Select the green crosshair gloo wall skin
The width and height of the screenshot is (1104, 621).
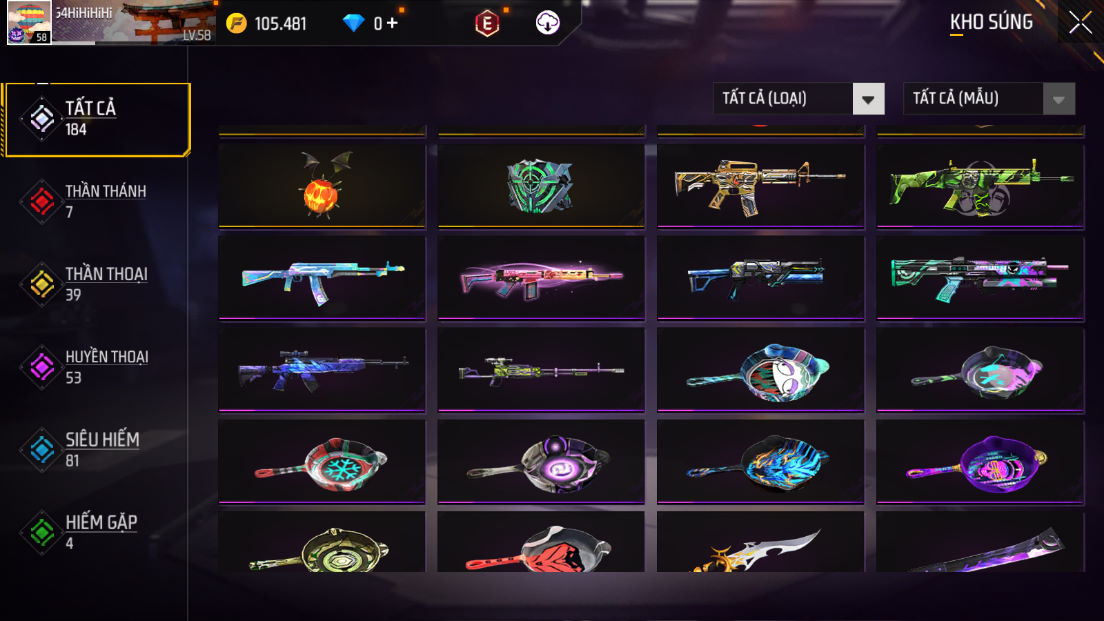pos(541,185)
